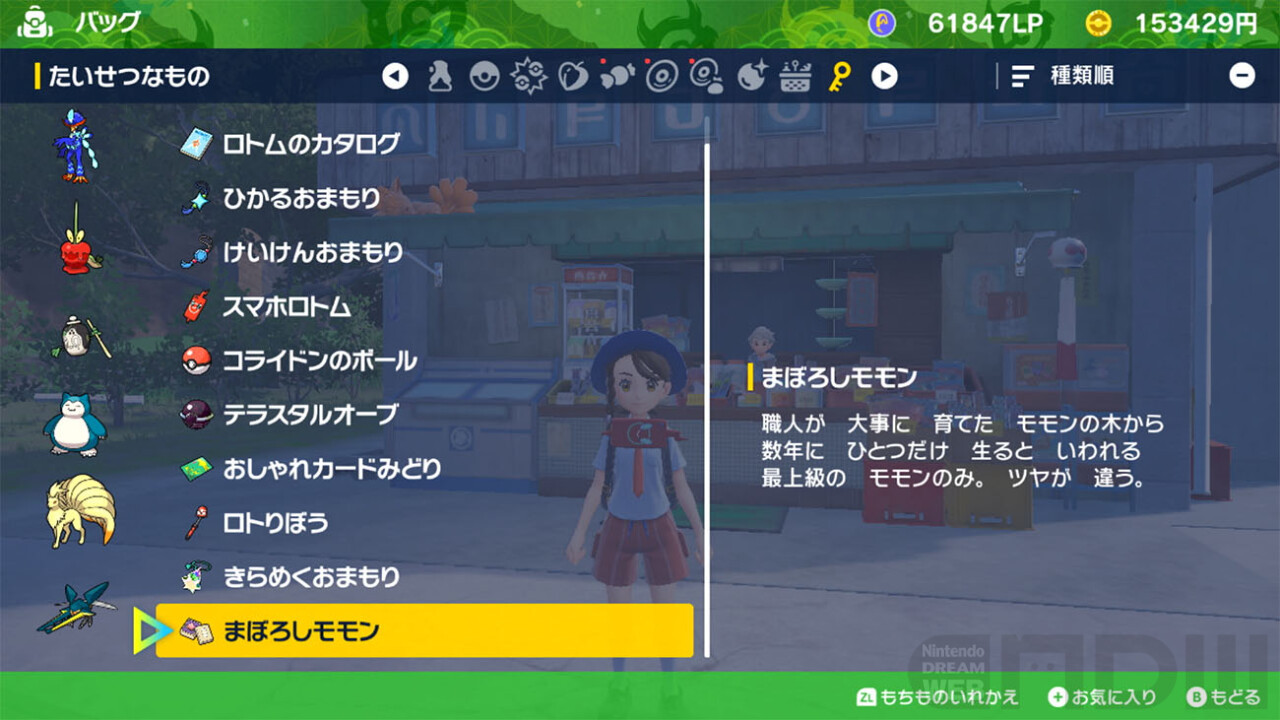Open the TM disc pocket tab
Viewport: 1280px width, 720px height.
[662, 76]
